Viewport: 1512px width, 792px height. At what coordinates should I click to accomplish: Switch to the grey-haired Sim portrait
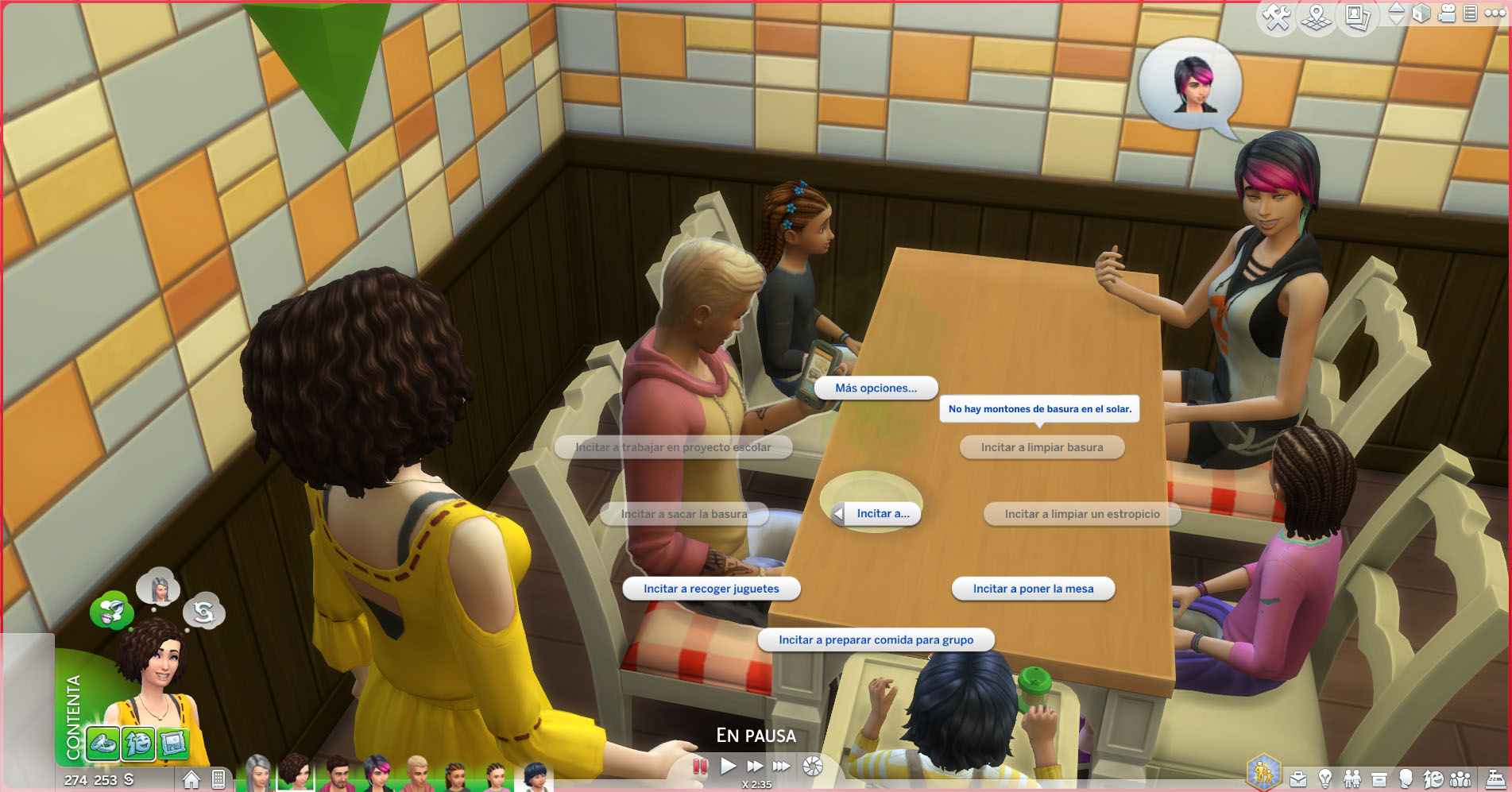pos(258,774)
